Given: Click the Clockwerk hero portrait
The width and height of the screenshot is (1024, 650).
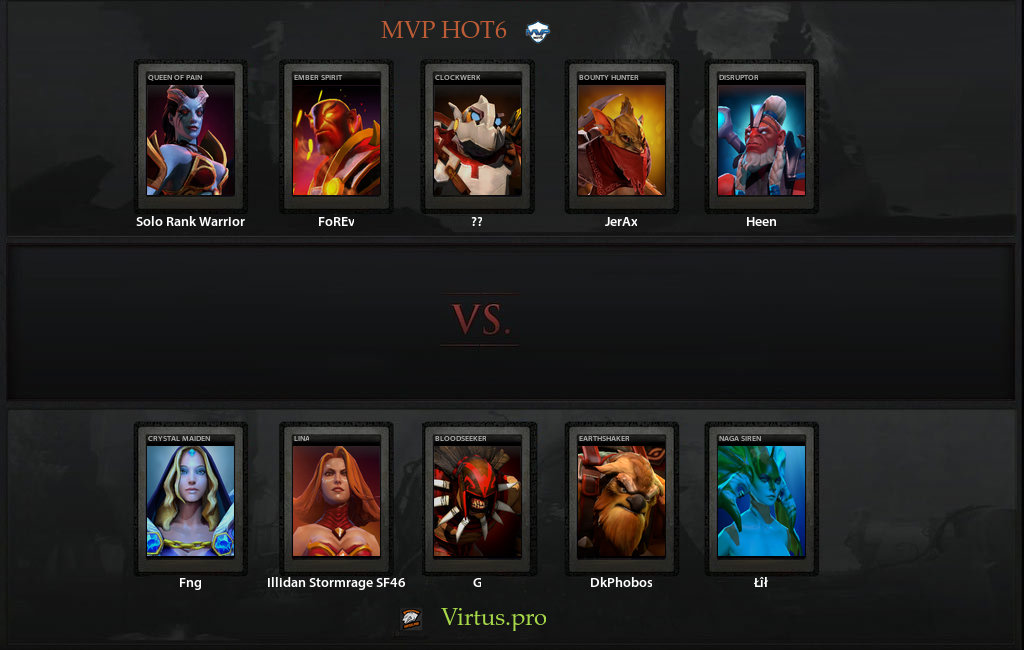Looking at the screenshot, I should (477, 139).
